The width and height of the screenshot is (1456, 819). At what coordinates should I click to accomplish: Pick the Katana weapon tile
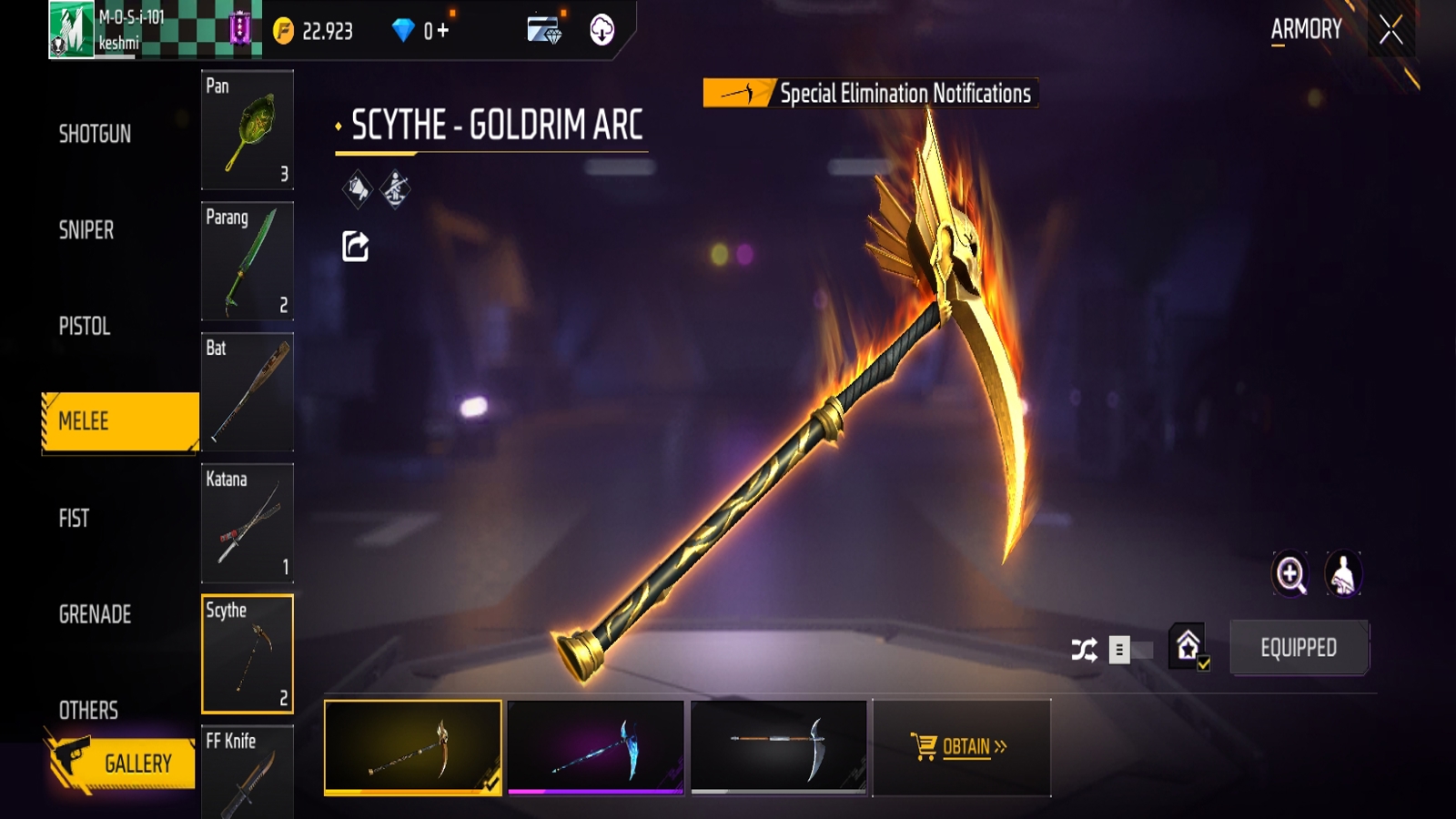[x=247, y=523]
